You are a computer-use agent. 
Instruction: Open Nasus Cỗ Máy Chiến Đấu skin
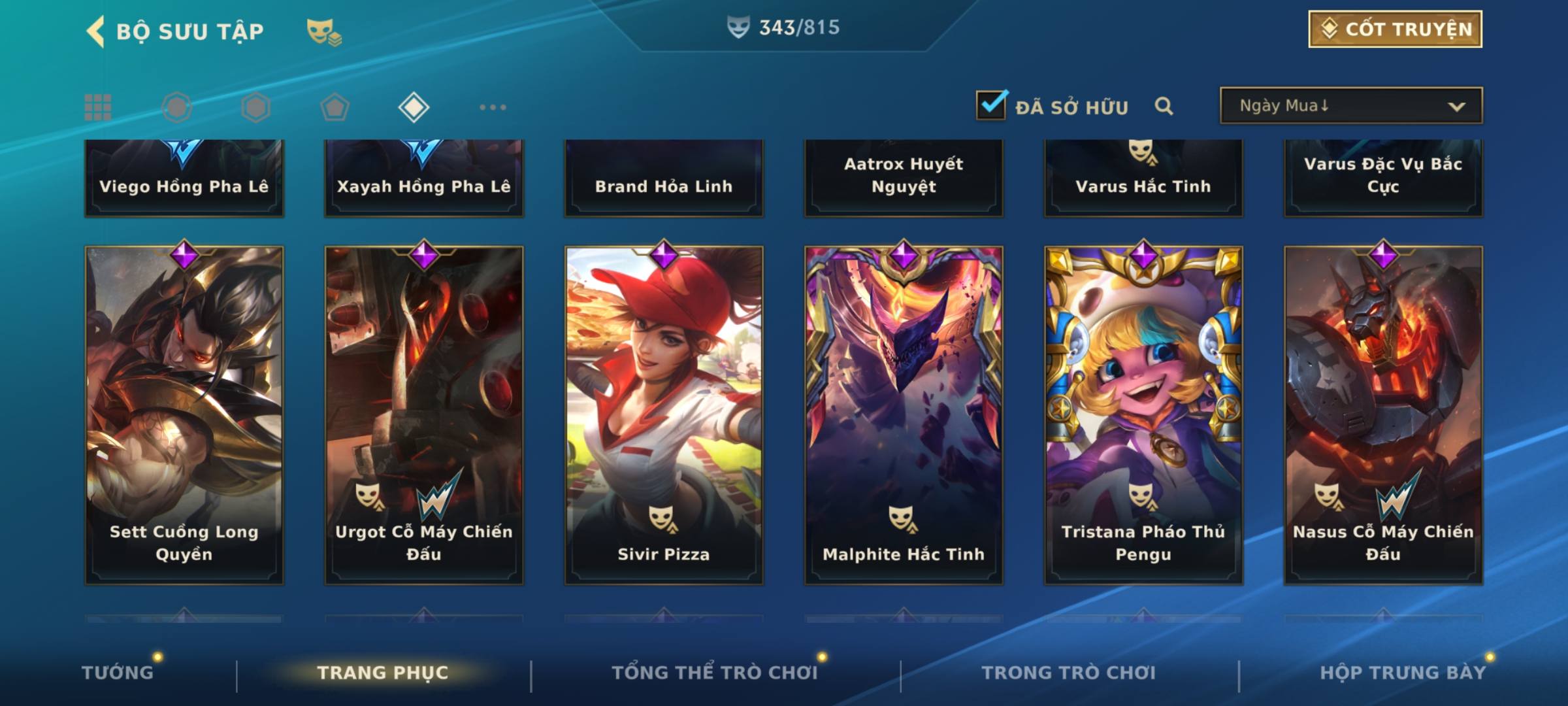pos(1383,414)
